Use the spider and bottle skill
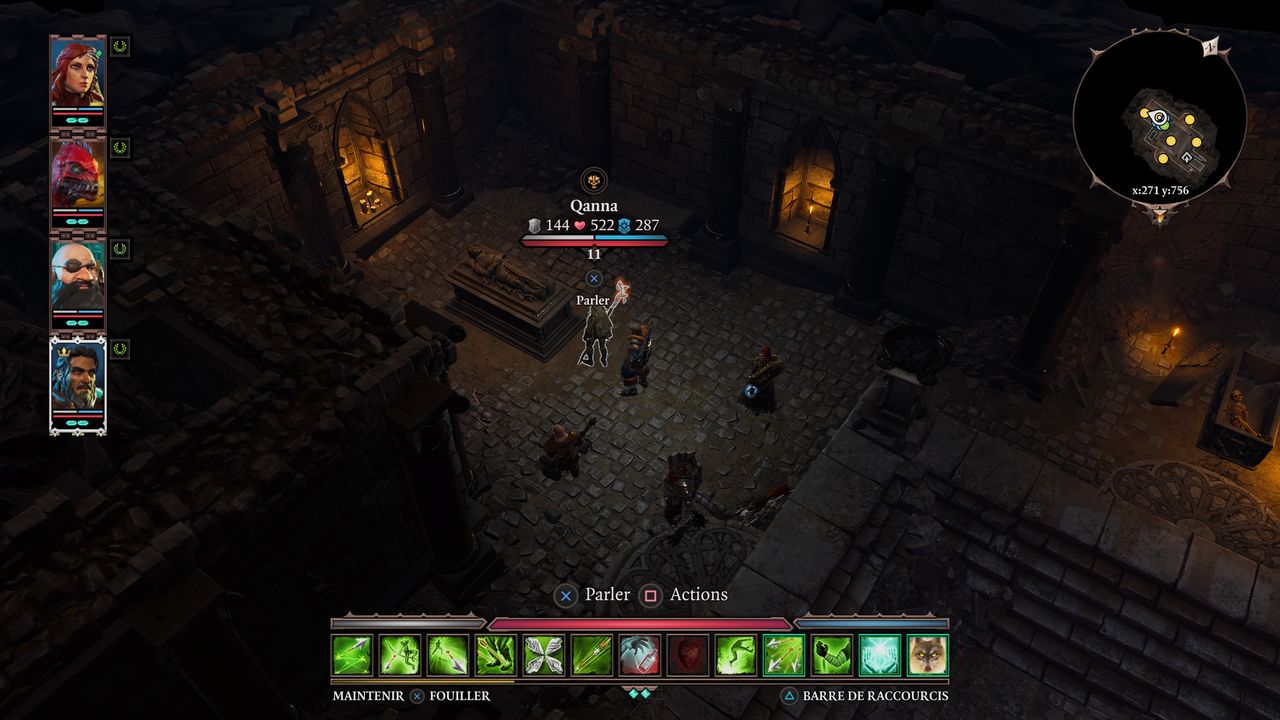 click(640, 655)
